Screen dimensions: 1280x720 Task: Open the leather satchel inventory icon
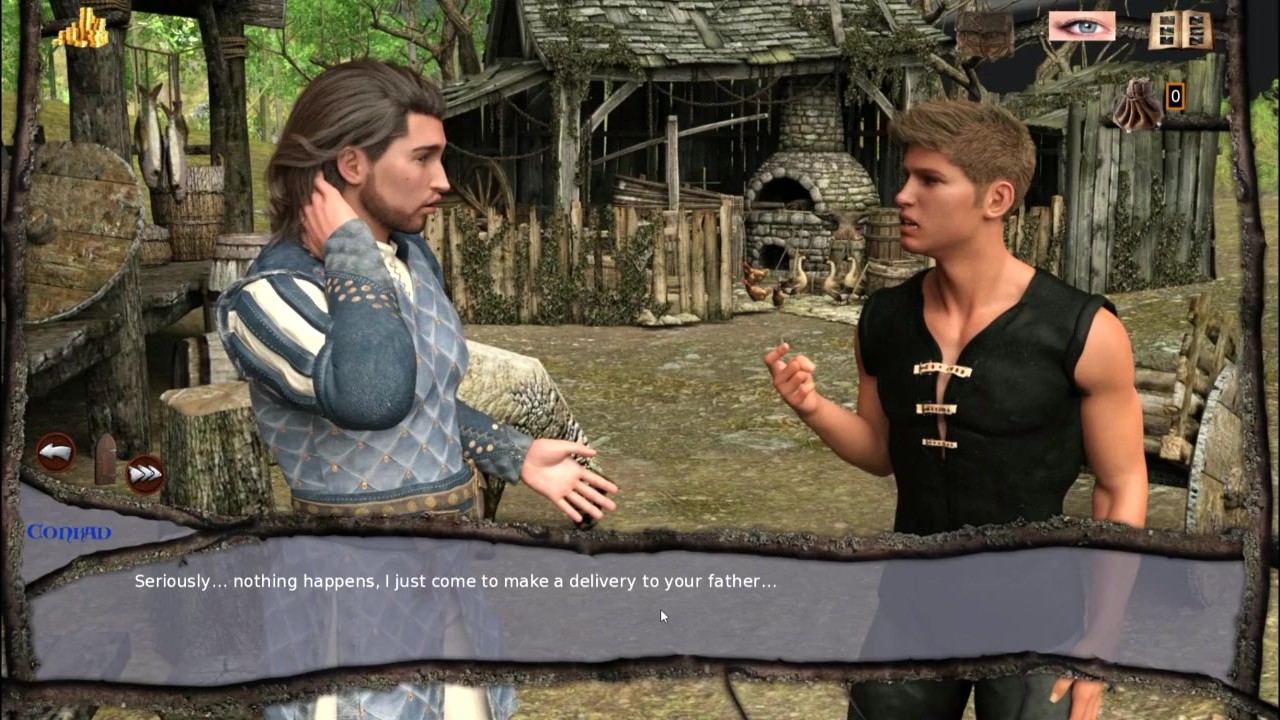(984, 34)
